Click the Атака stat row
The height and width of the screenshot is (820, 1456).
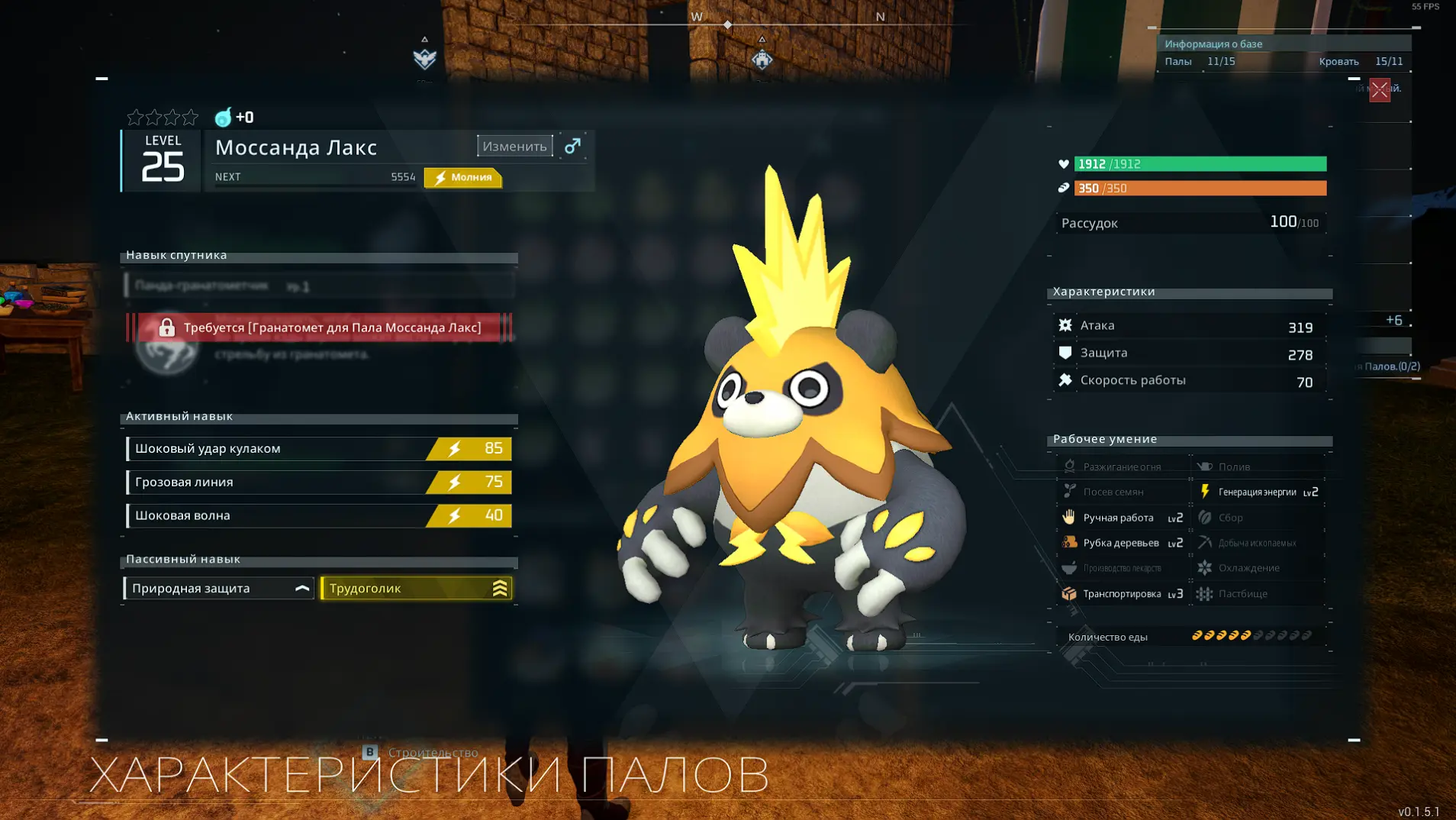tap(1189, 326)
